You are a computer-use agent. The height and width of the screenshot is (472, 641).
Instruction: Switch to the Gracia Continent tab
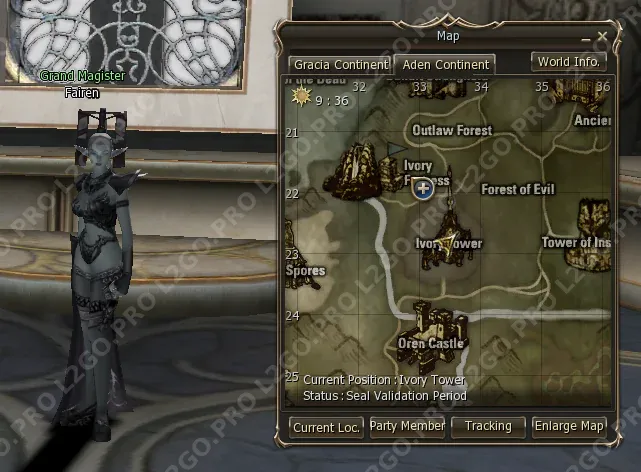339,65
